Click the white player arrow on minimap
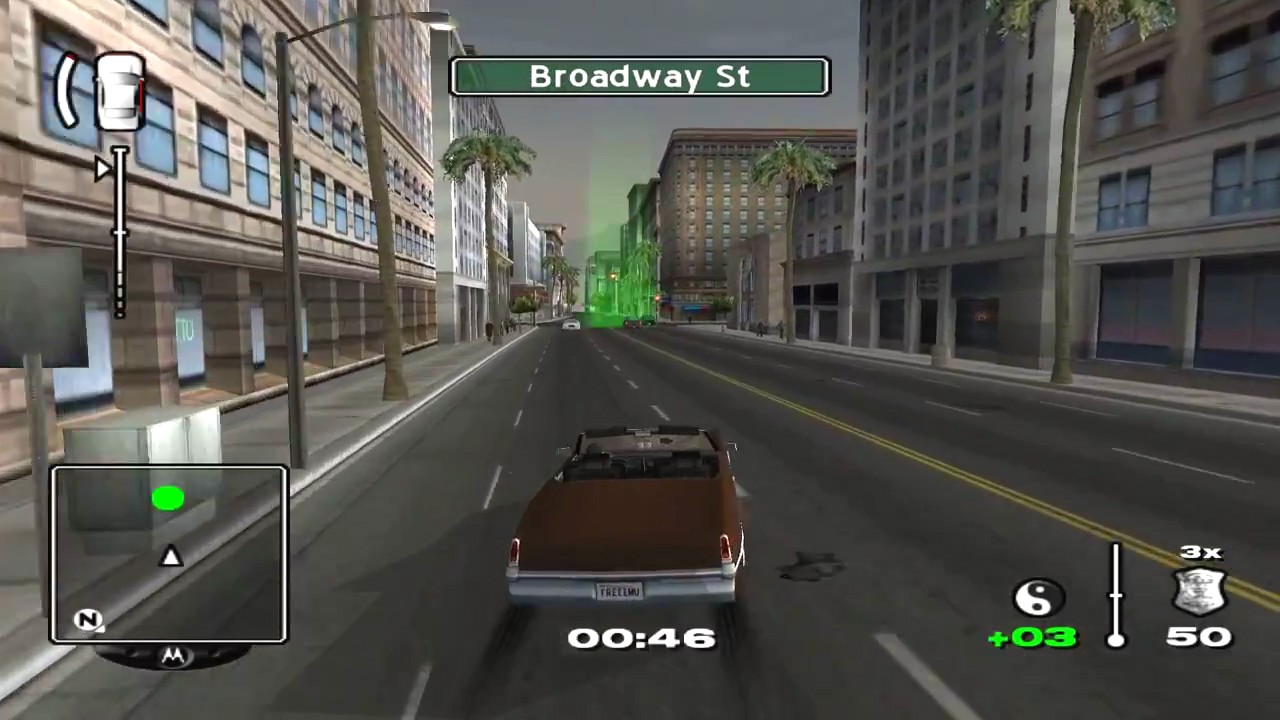This screenshot has width=1280, height=720. tap(171, 556)
